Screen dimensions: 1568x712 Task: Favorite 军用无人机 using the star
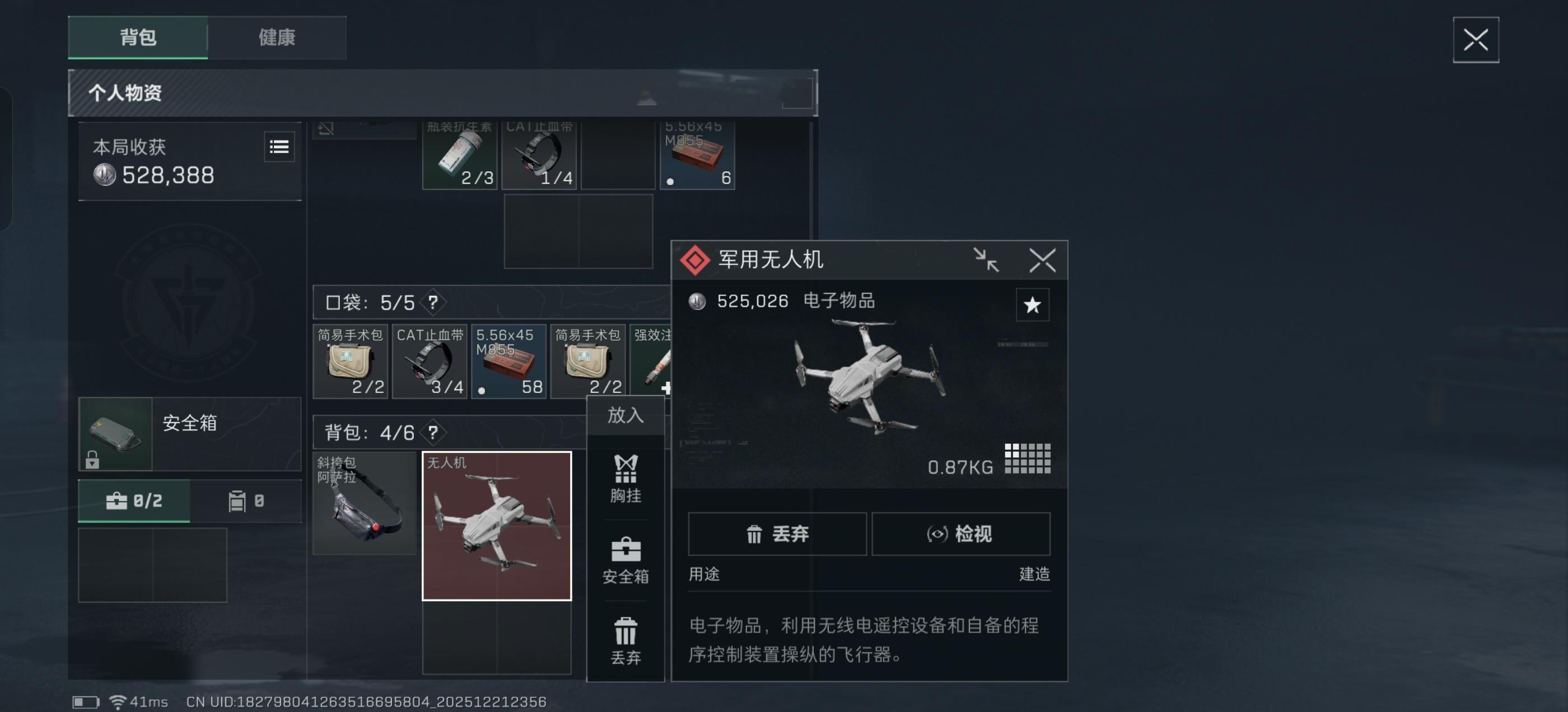tap(1033, 306)
